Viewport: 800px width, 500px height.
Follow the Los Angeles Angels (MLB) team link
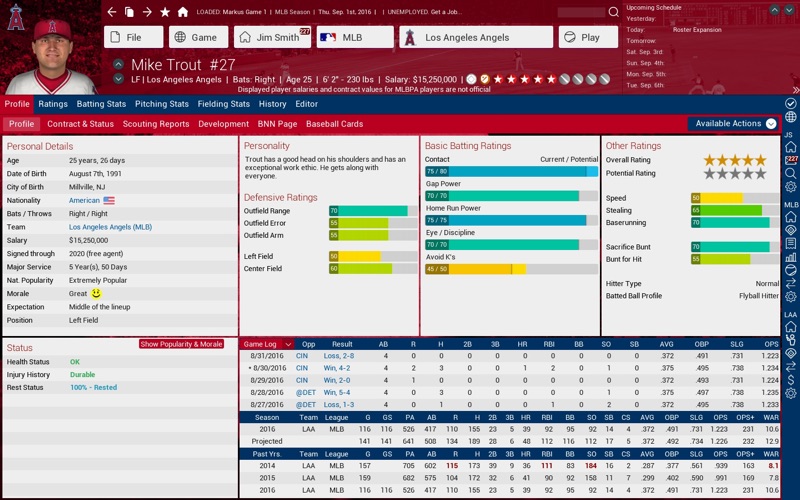coord(110,227)
